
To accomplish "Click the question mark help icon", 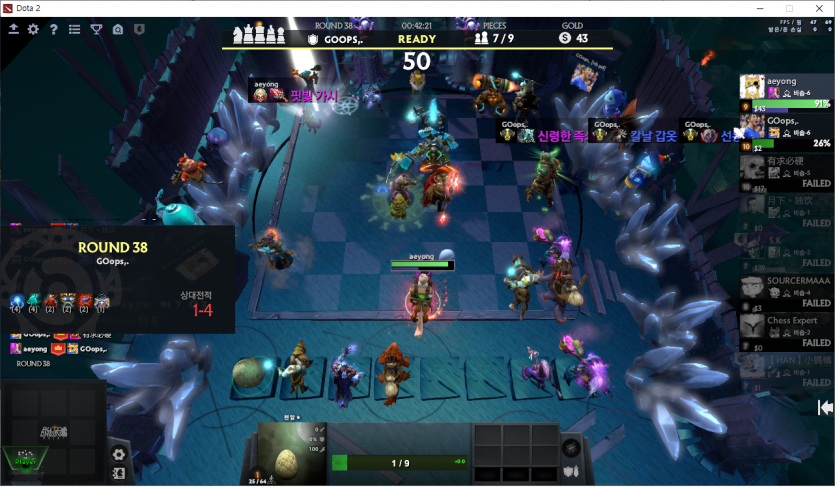I will (53, 30).
